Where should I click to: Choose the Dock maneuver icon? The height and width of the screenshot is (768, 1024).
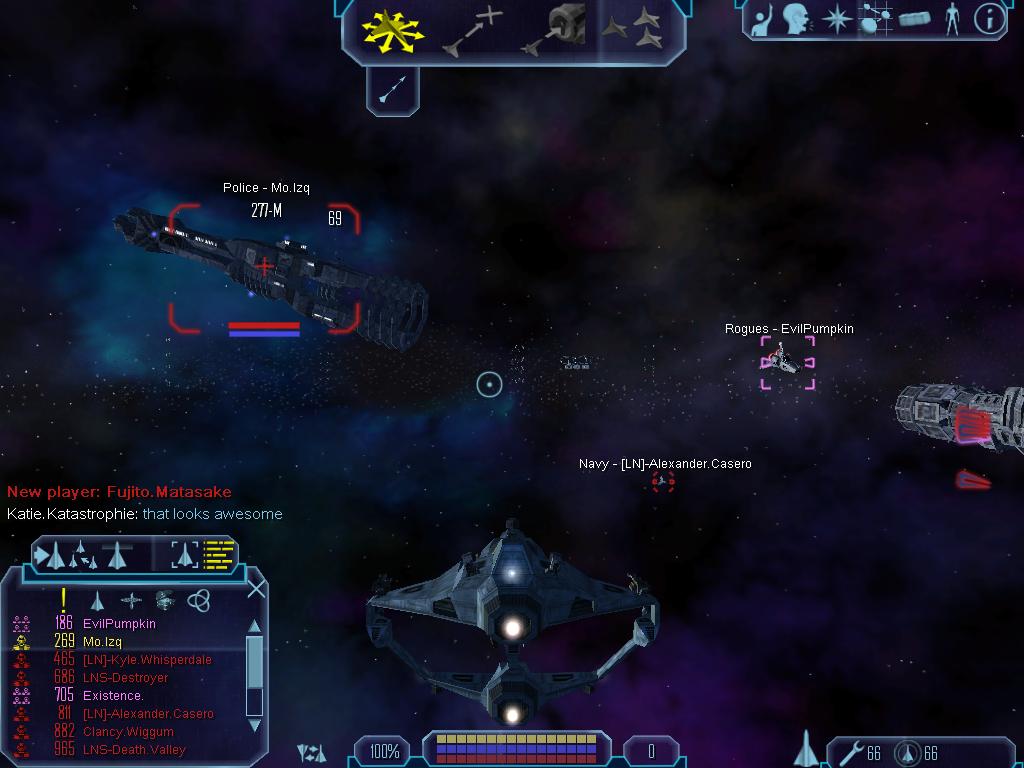coord(553,29)
